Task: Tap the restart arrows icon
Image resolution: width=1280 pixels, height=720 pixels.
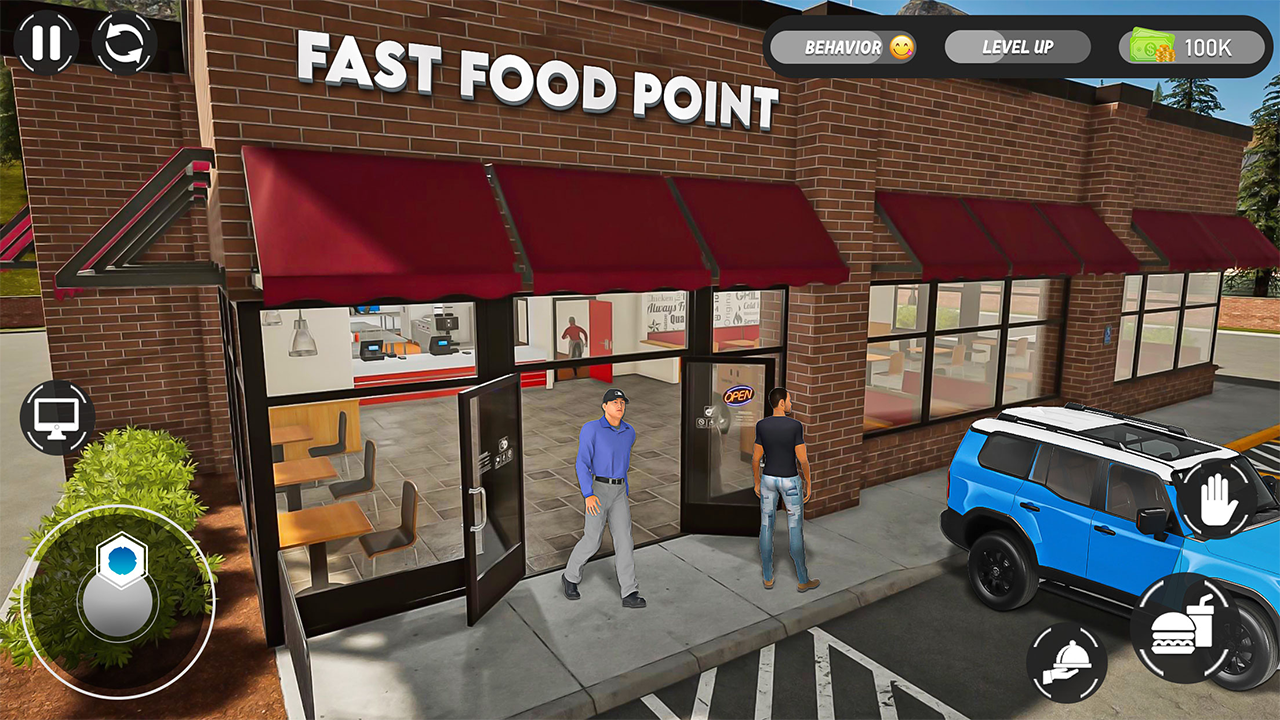Action: click(x=122, y=44)
